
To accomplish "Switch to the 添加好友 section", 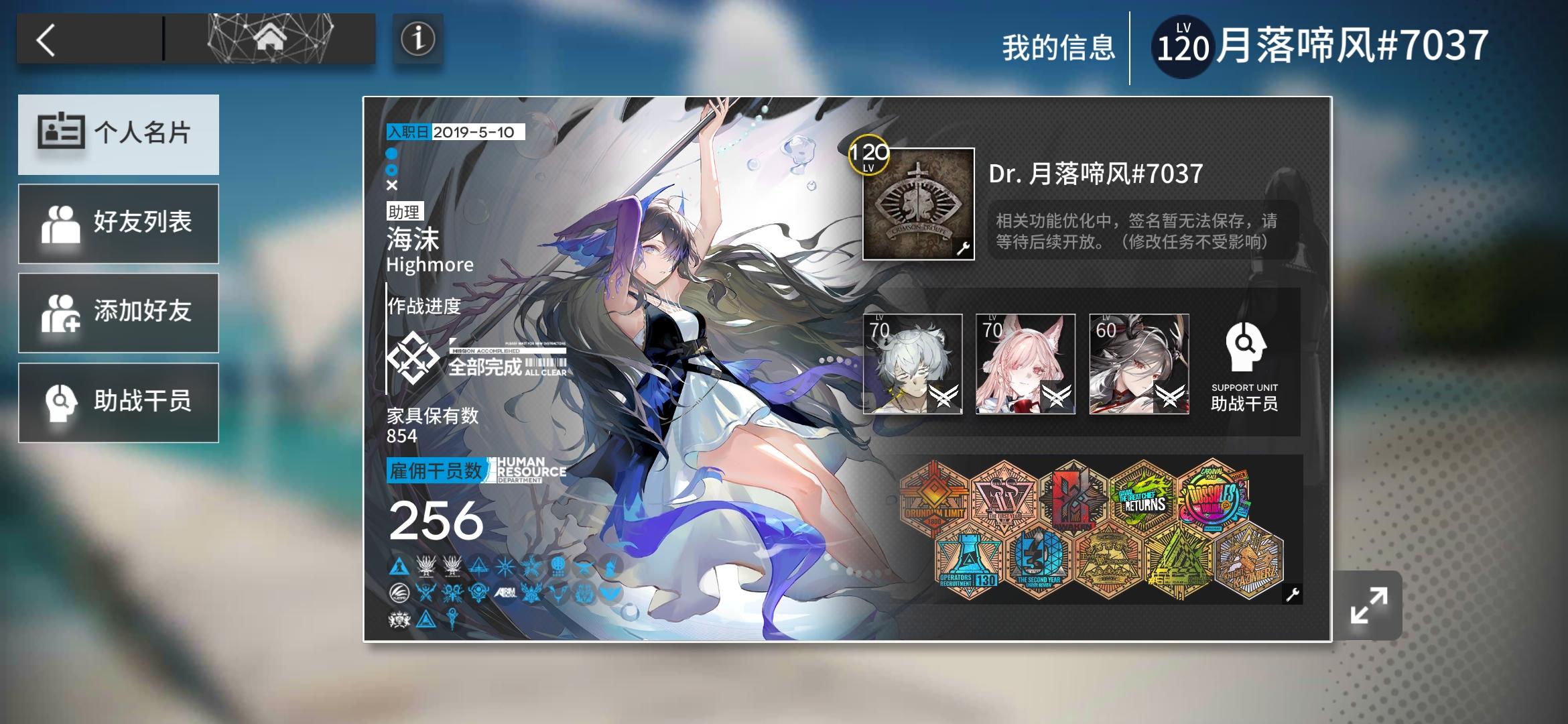I will click(119, 312).
